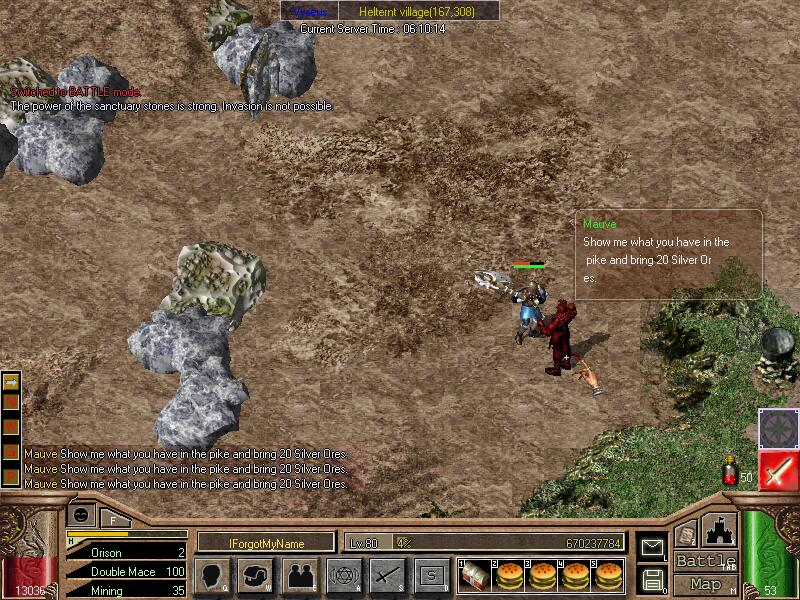This screenshot has width=800, height=600.
Task: Open the castle icon menu
Action: 720,529
